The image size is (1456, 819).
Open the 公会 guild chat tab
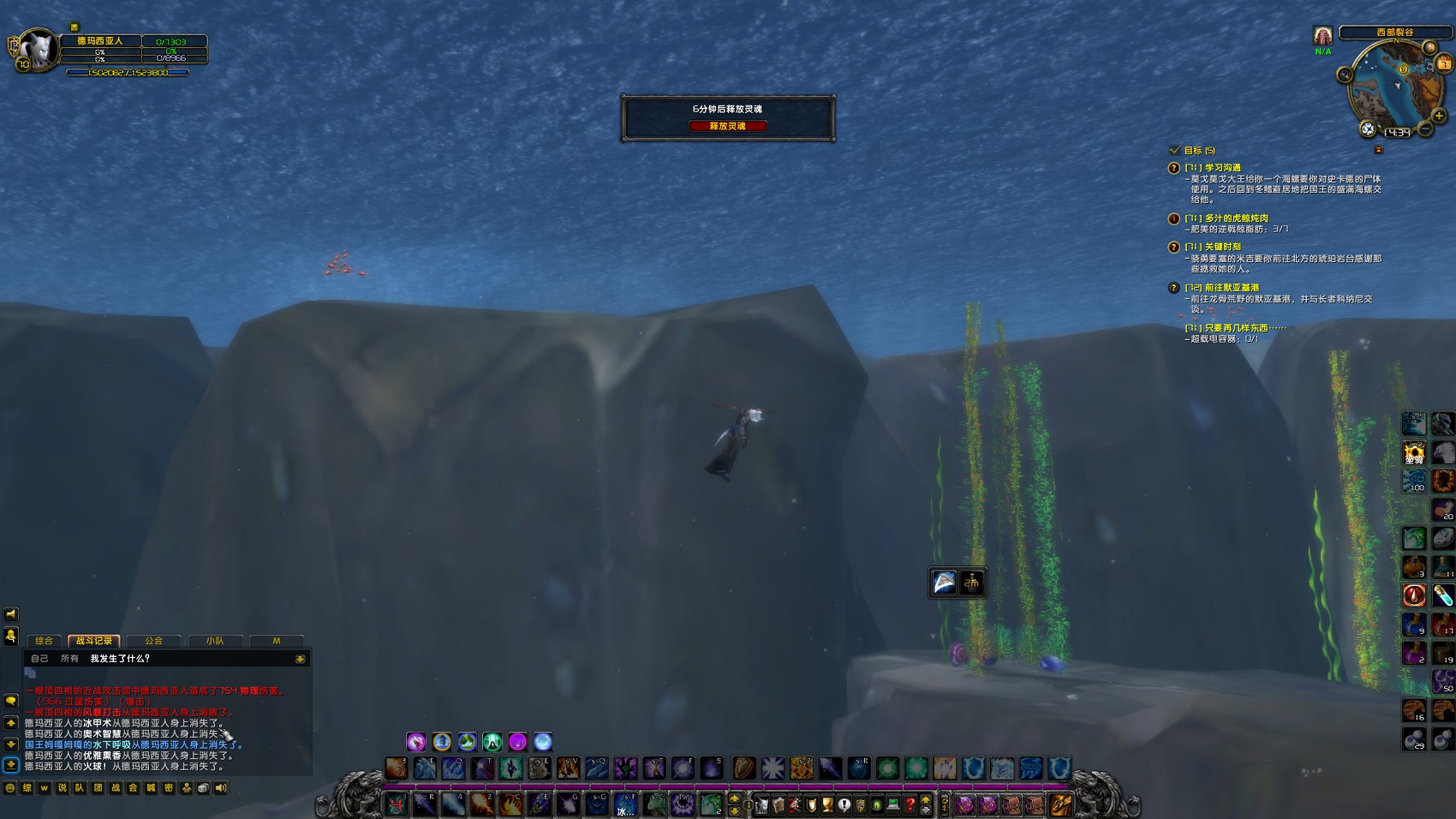(154, 641)
